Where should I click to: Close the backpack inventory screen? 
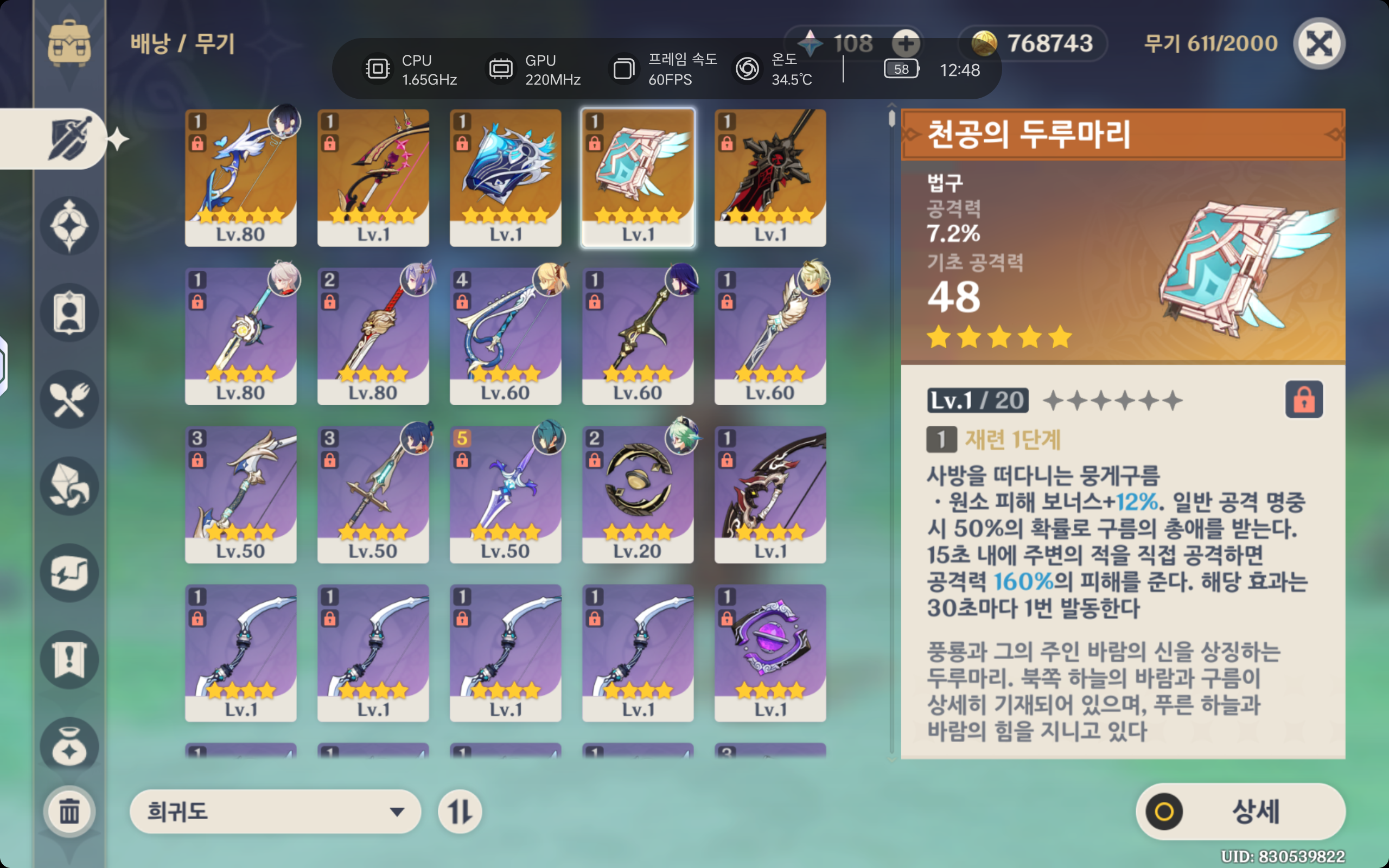pyautogui.click(x=1318, y=43)
